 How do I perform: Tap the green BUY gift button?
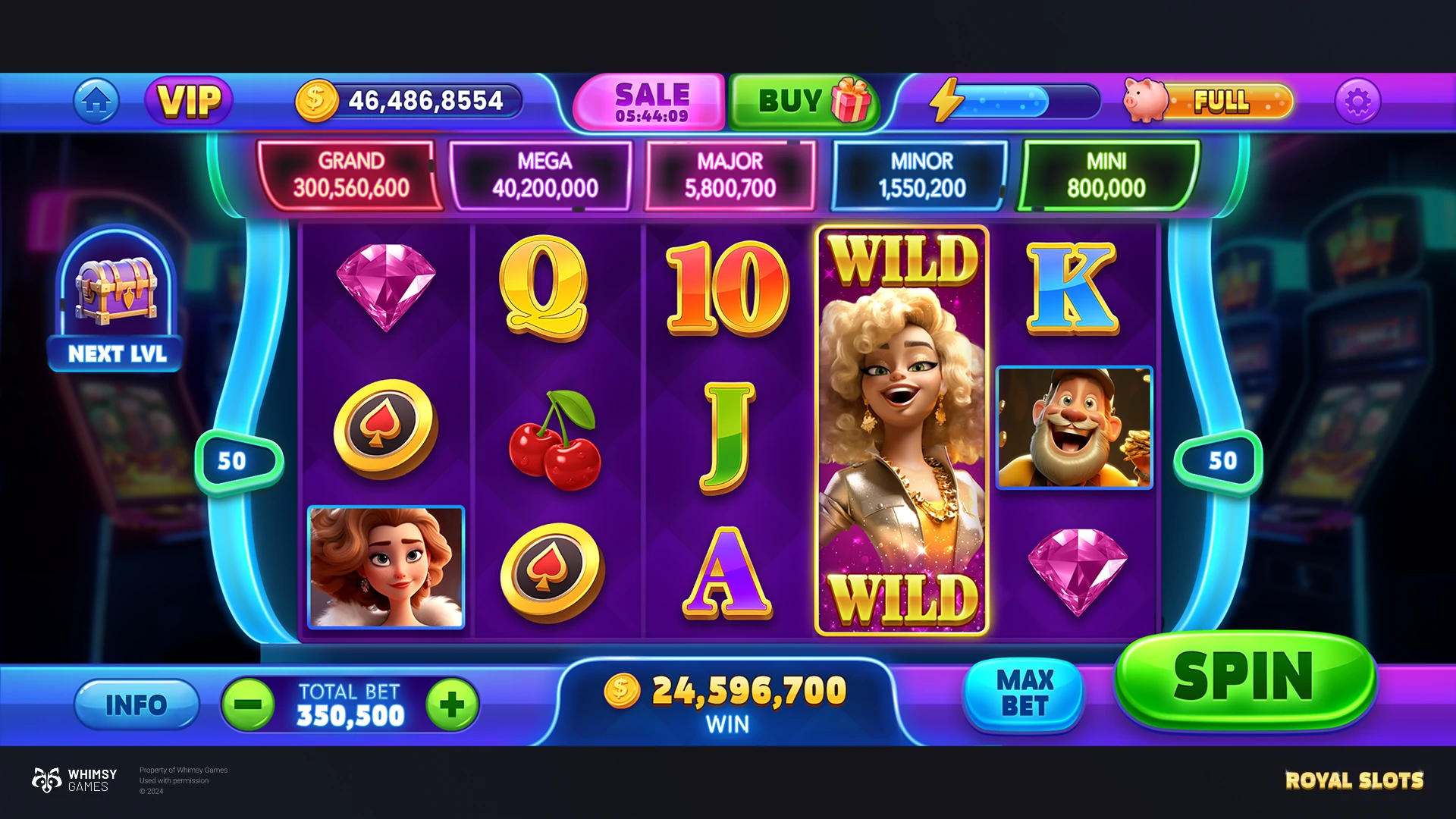point(804,101)
